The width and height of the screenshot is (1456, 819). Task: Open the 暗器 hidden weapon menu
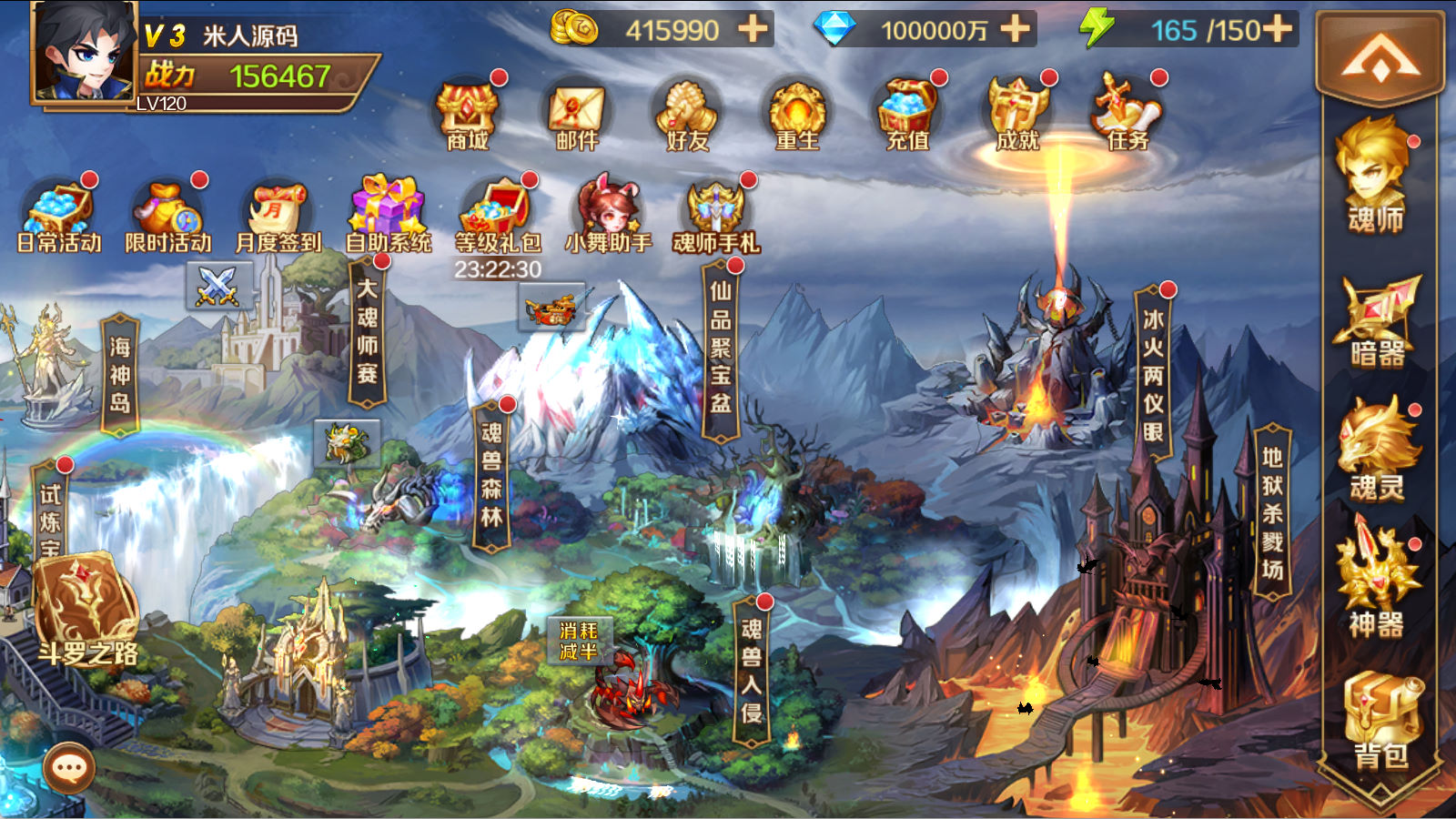tap(1376, 321)
